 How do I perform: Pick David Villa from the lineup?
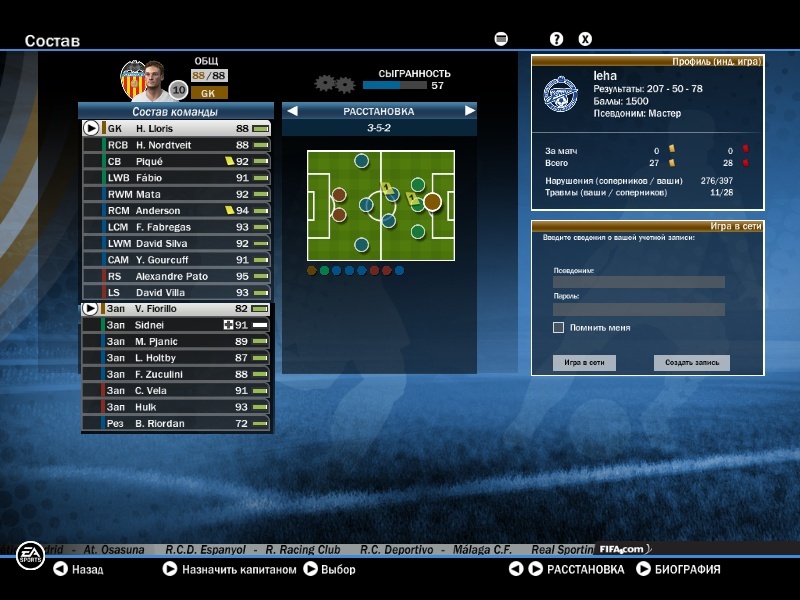click(x=177, y=293)
